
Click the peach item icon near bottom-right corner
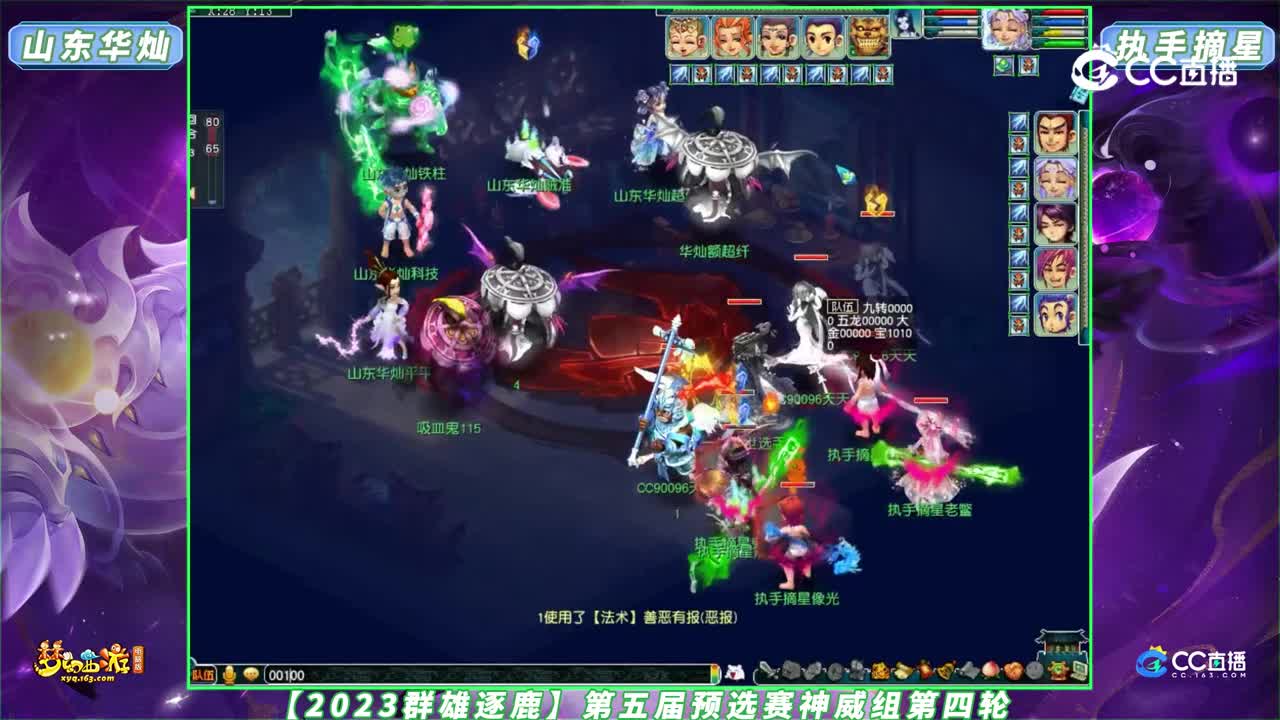click(991, 670)
